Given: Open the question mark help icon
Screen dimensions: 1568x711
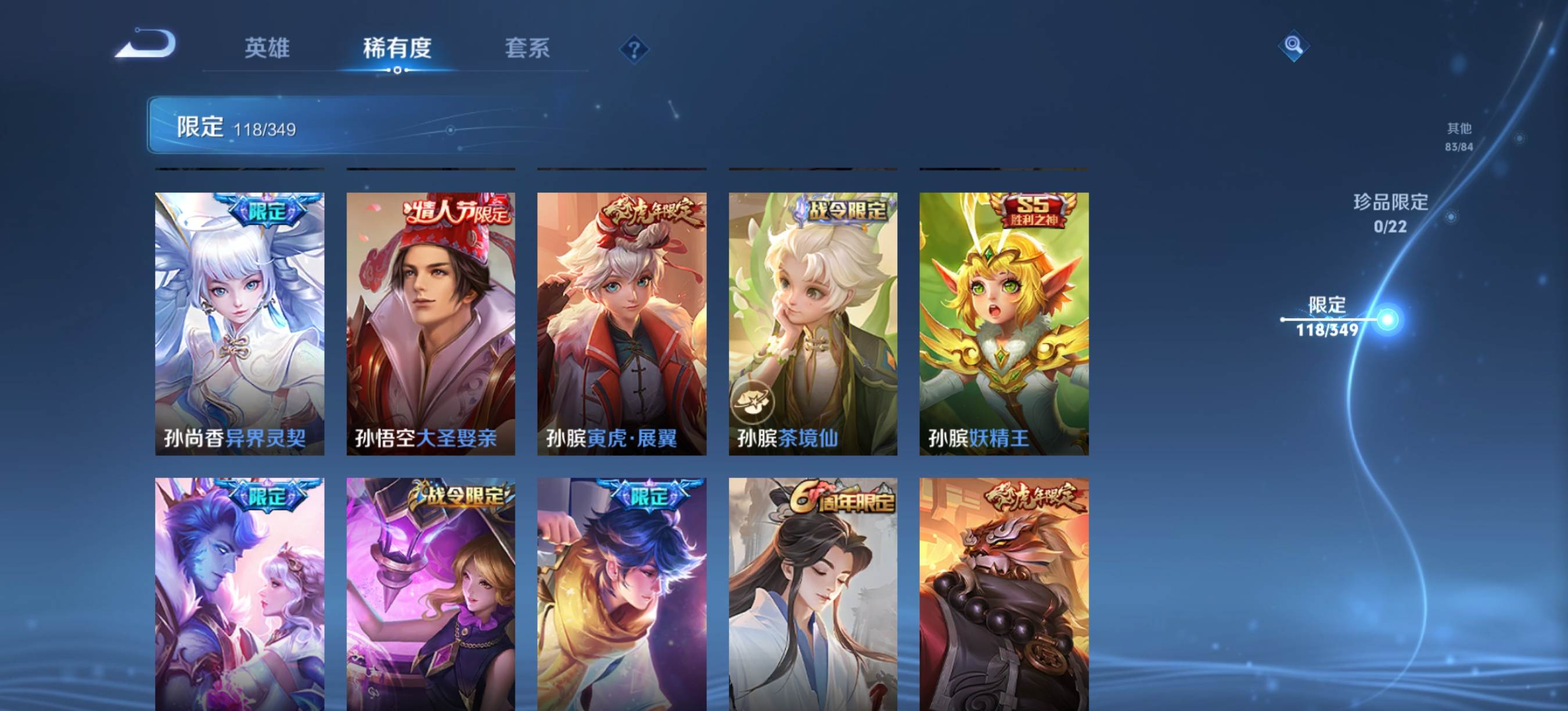Looking at the screenshot, I should click(634, 49).
